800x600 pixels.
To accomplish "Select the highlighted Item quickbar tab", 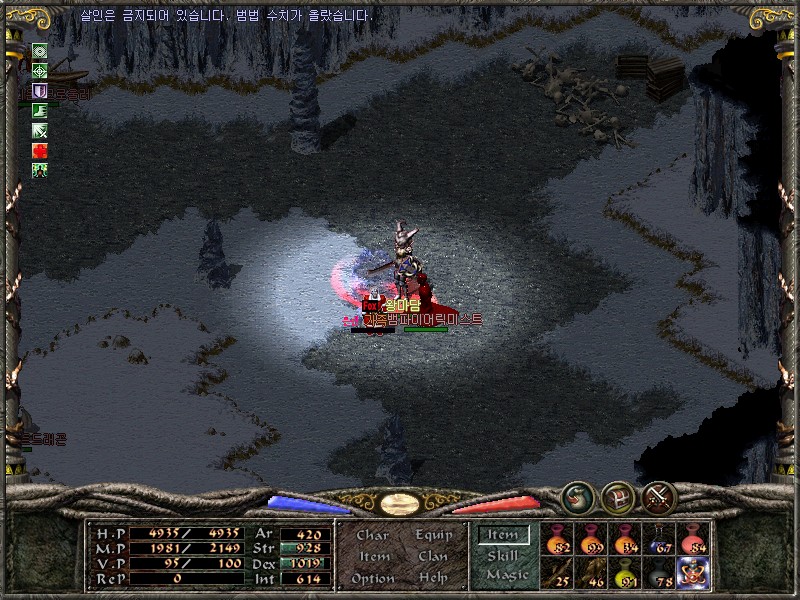I will pos(503,535).
